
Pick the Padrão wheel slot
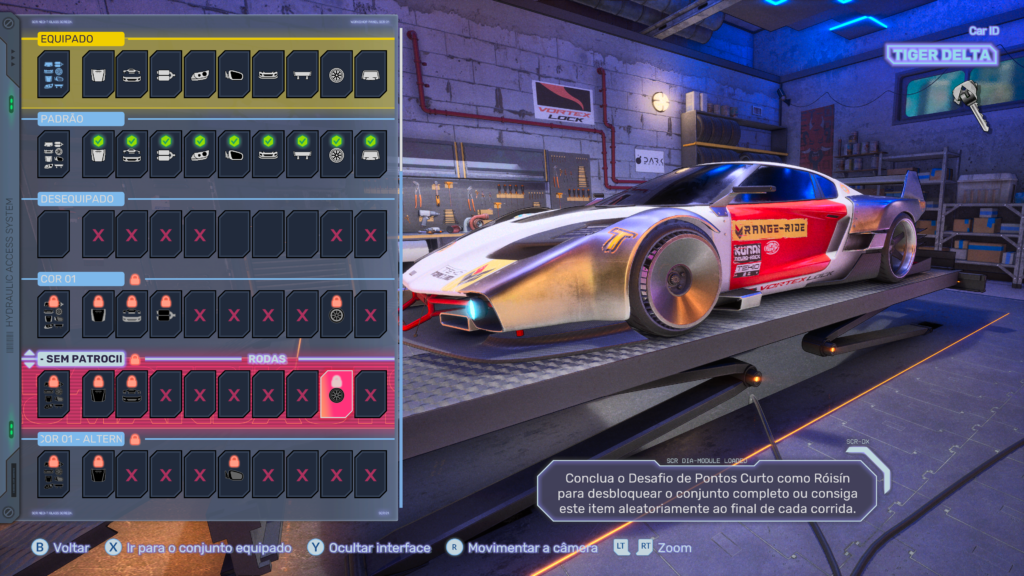(336, 154)
